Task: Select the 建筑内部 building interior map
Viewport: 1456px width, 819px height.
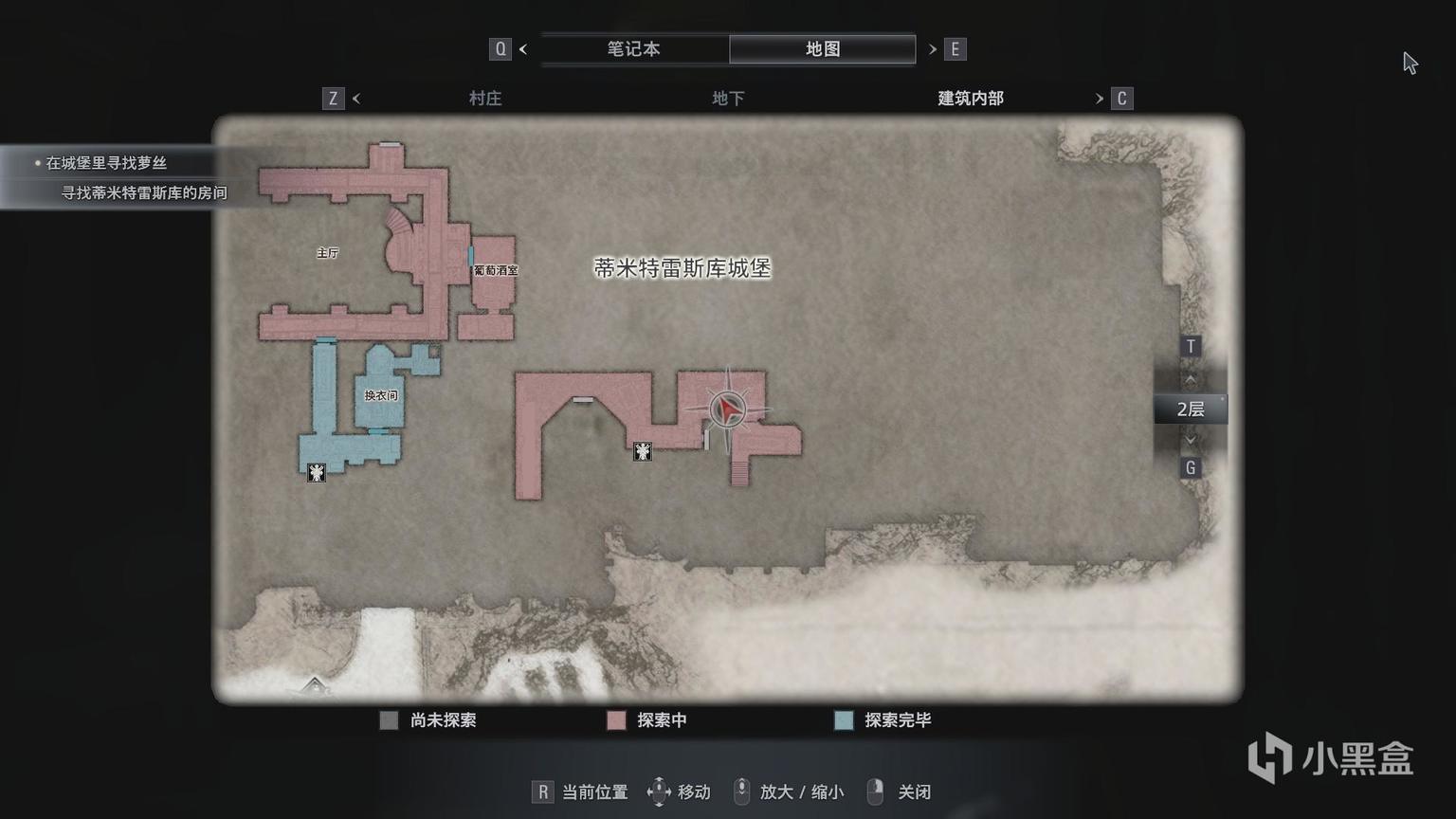Action: (x=970, y=99)
